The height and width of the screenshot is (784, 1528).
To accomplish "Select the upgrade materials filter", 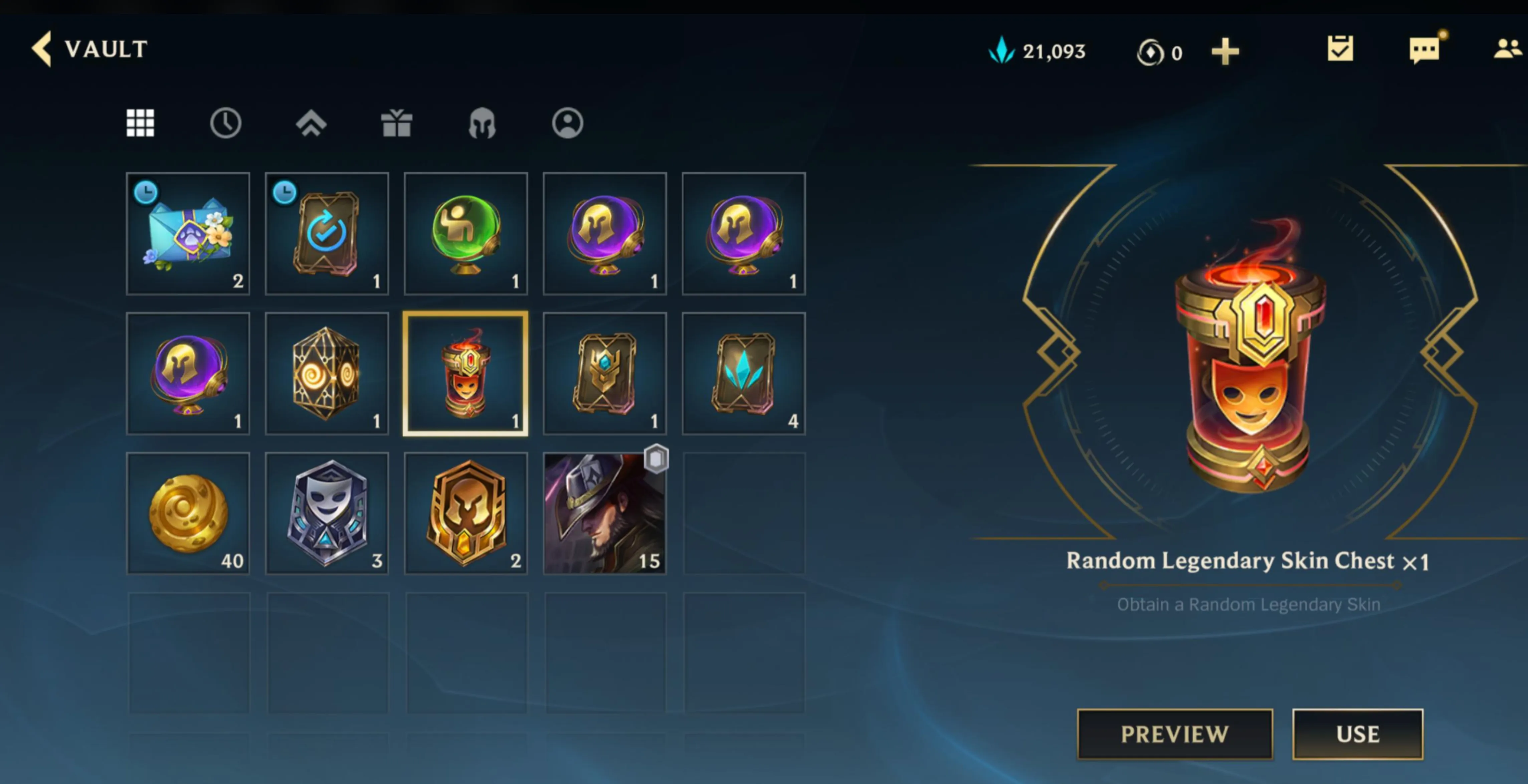I will click(x=312, y=123).
